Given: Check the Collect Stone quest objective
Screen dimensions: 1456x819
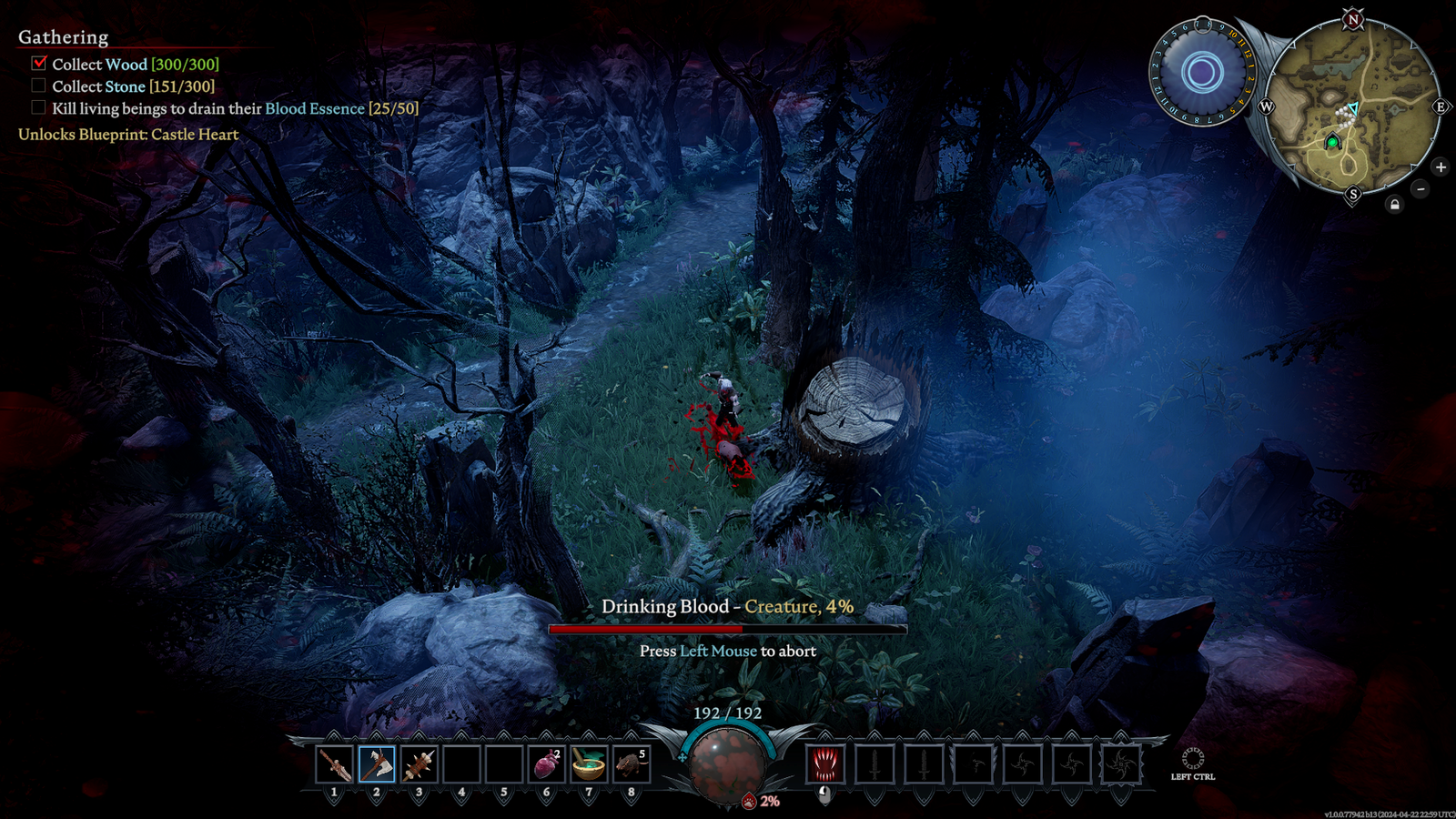Looking at the screenshot, I should coord(38,86).
